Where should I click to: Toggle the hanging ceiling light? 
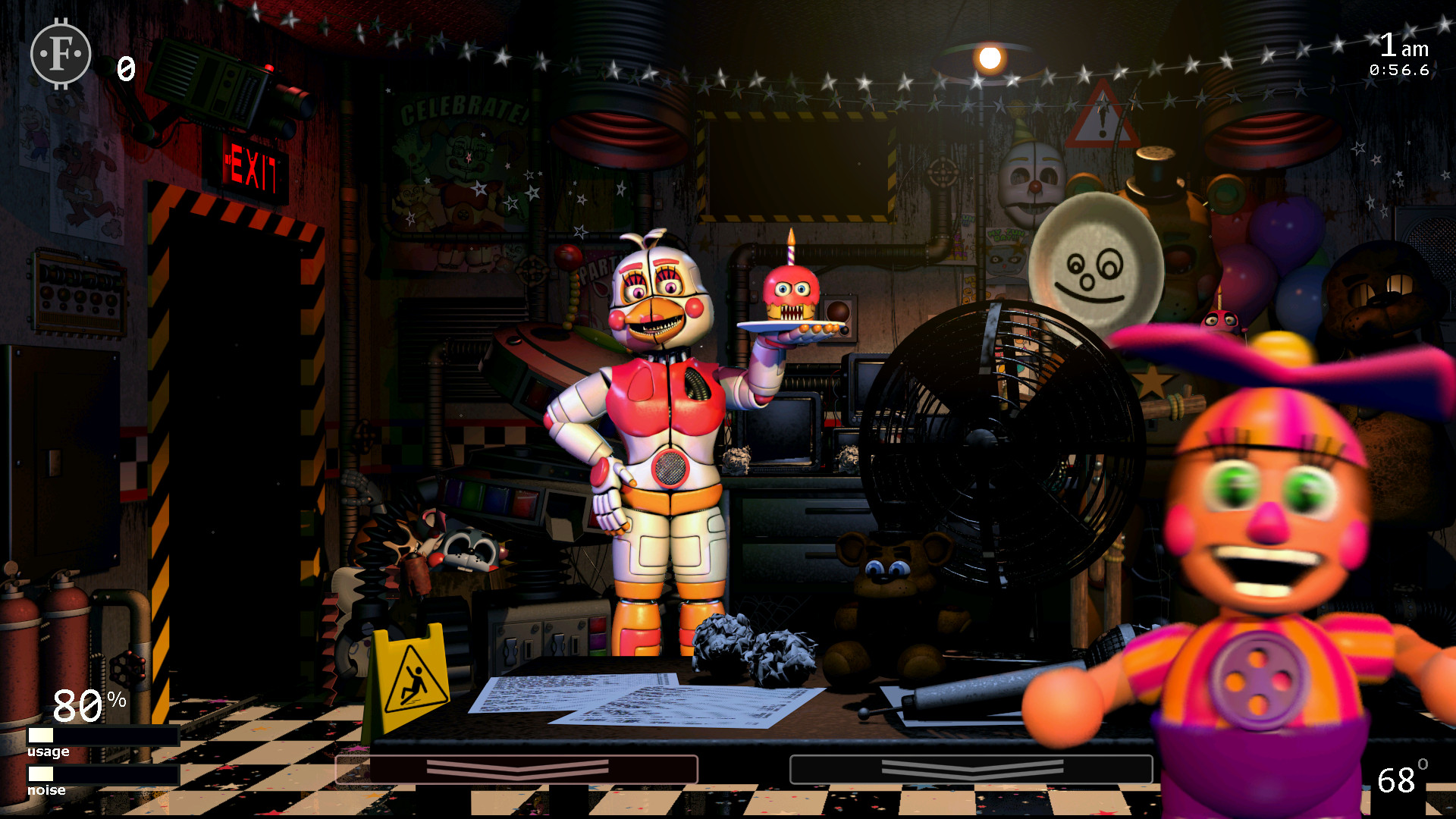tap(990, 57)
